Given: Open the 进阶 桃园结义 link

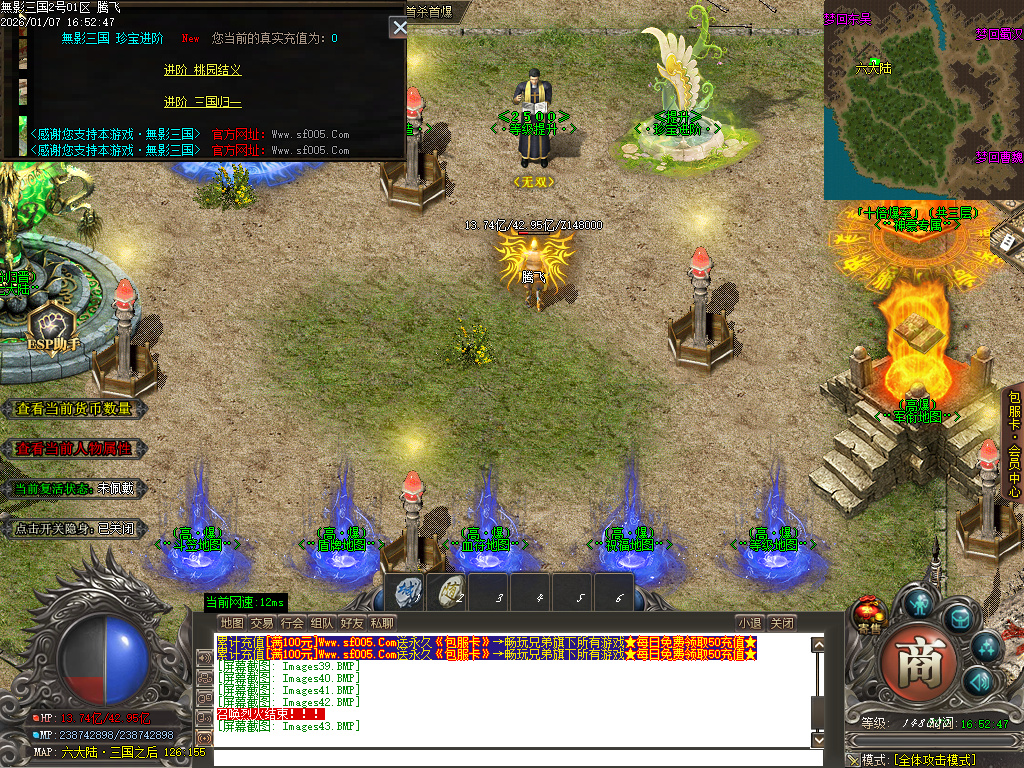Looking at the screenshot, I should [x=202, y=70].
